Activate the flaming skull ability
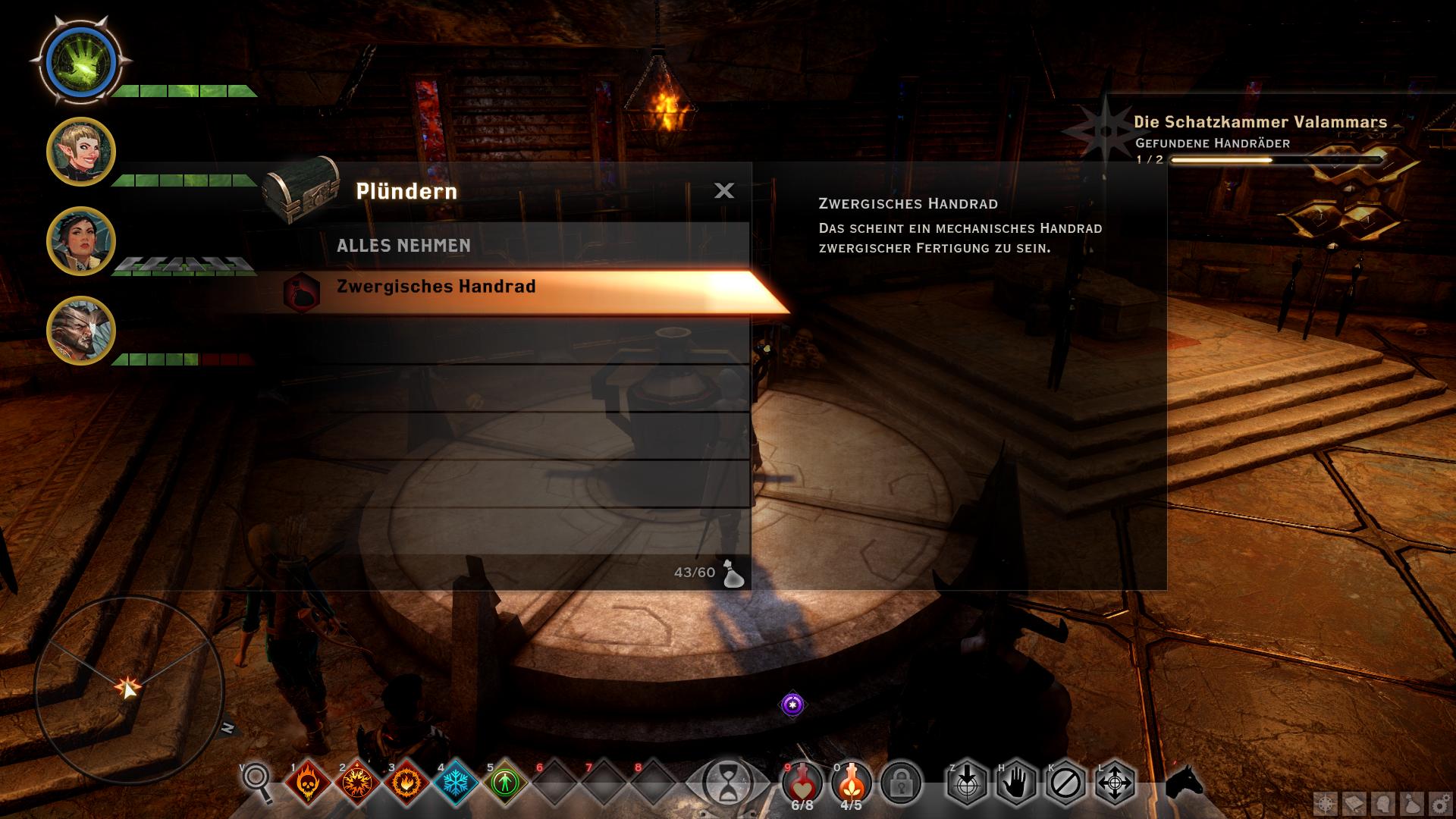The image size is (1456, 819). point(308,783)
